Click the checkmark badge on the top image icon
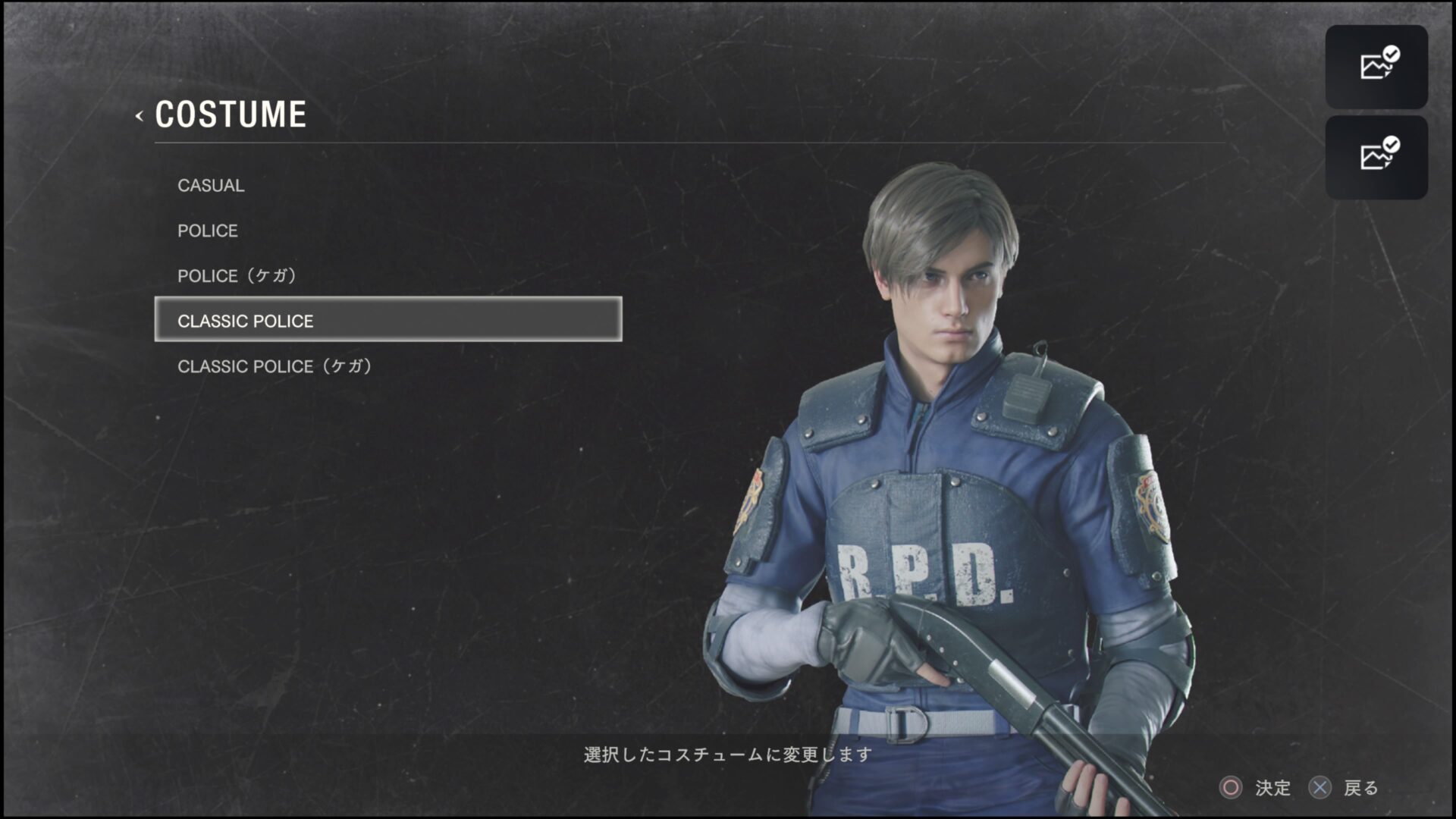1456x819 pixels. 1391,53
